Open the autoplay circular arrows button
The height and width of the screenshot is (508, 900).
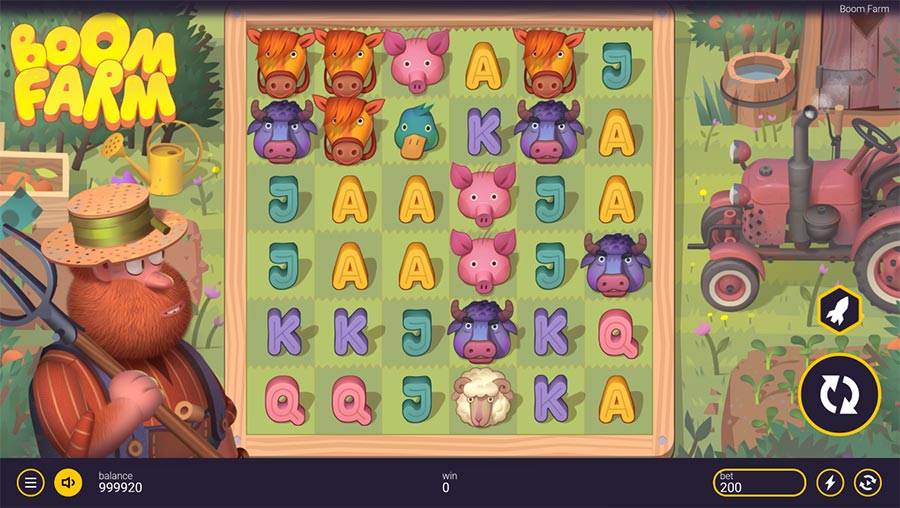[x=868, y=483]
